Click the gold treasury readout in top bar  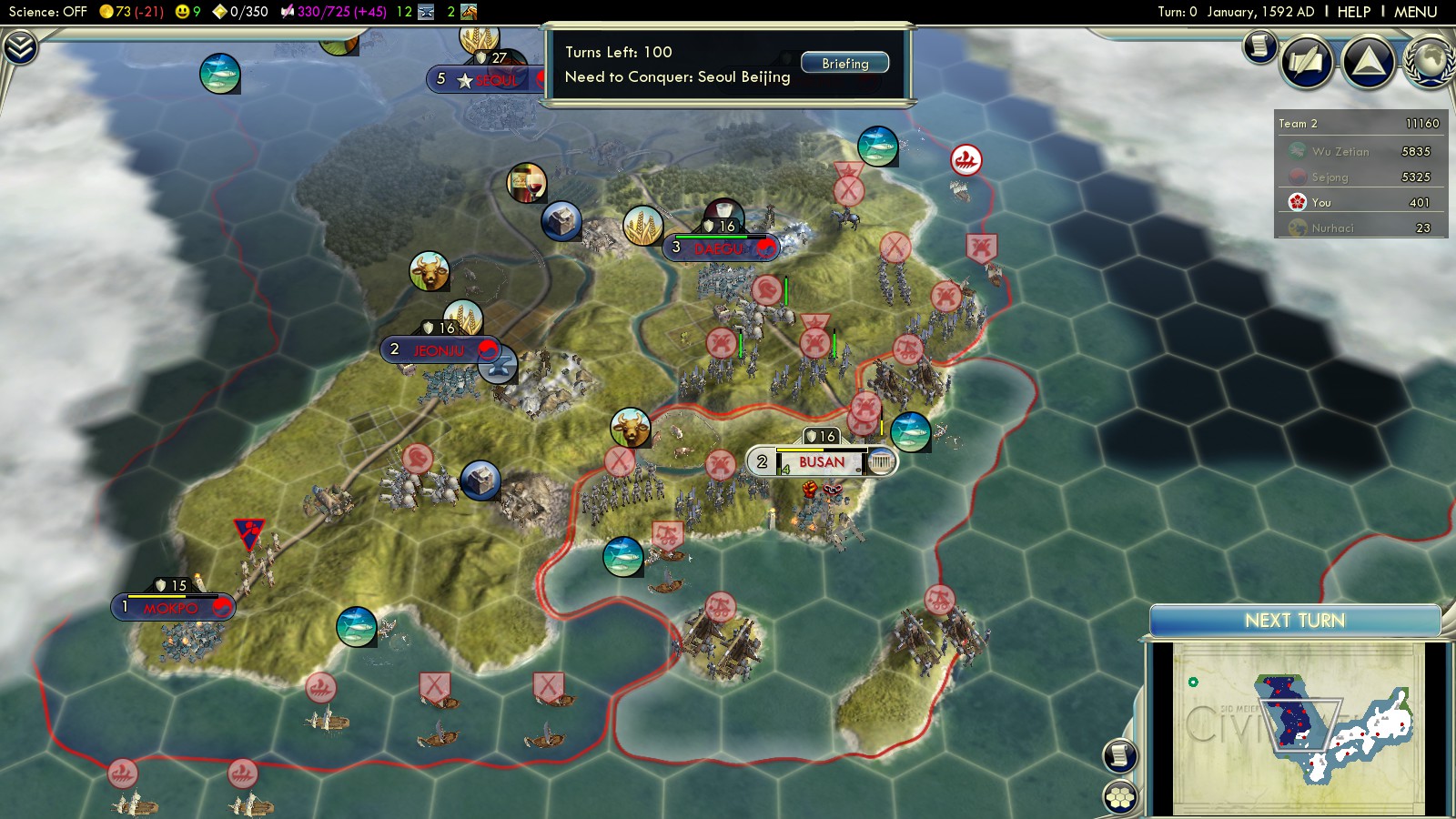(x=131, y=12)
